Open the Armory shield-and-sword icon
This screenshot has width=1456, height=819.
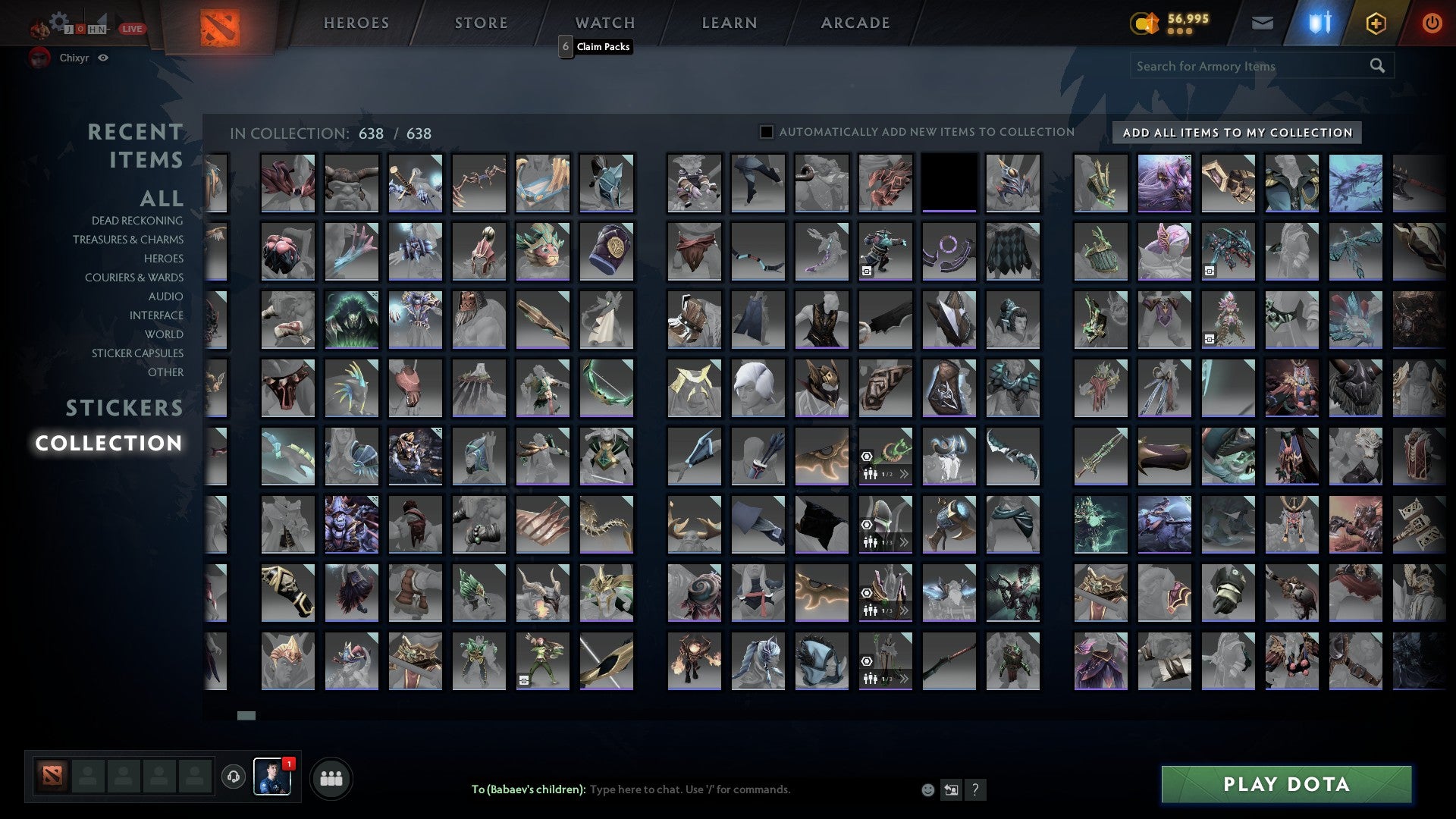coord(1319,21)
